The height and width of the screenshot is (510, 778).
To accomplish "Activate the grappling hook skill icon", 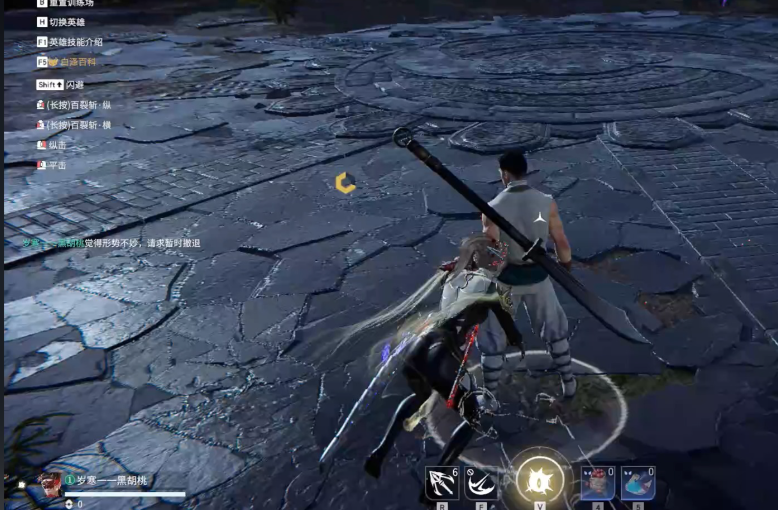I will coord(442,483).
